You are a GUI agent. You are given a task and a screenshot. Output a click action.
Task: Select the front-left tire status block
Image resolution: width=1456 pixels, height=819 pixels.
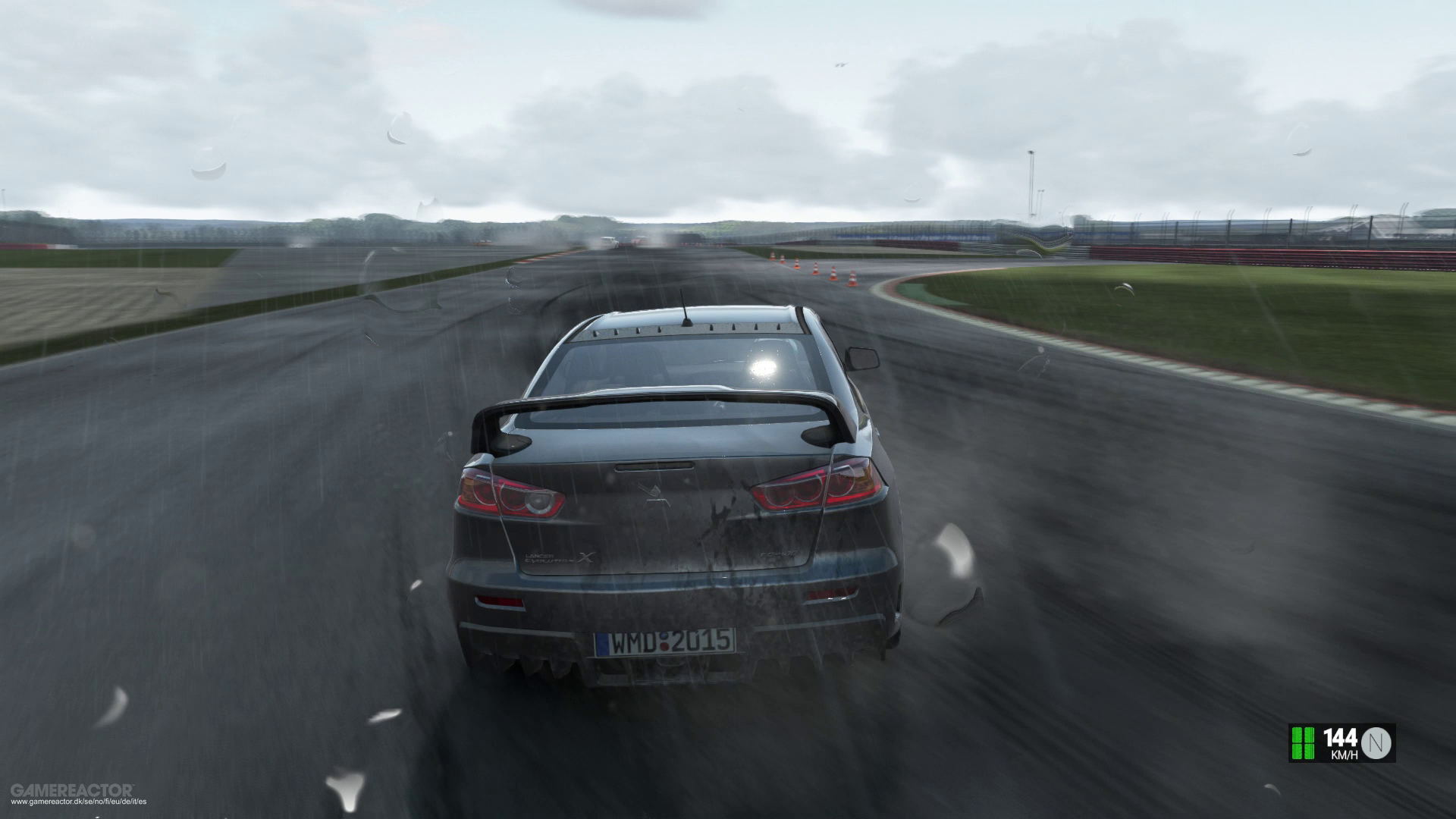point(1296,736)
